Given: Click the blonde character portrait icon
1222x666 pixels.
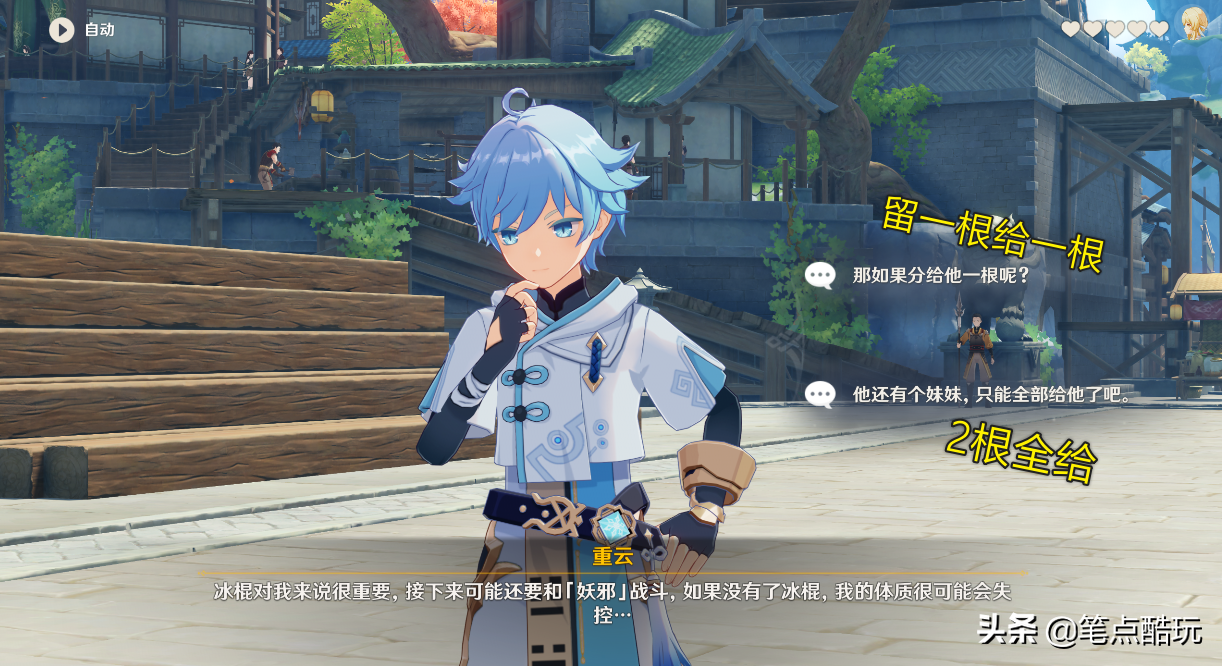Looking at the screenshot, I should [1193, 23].
